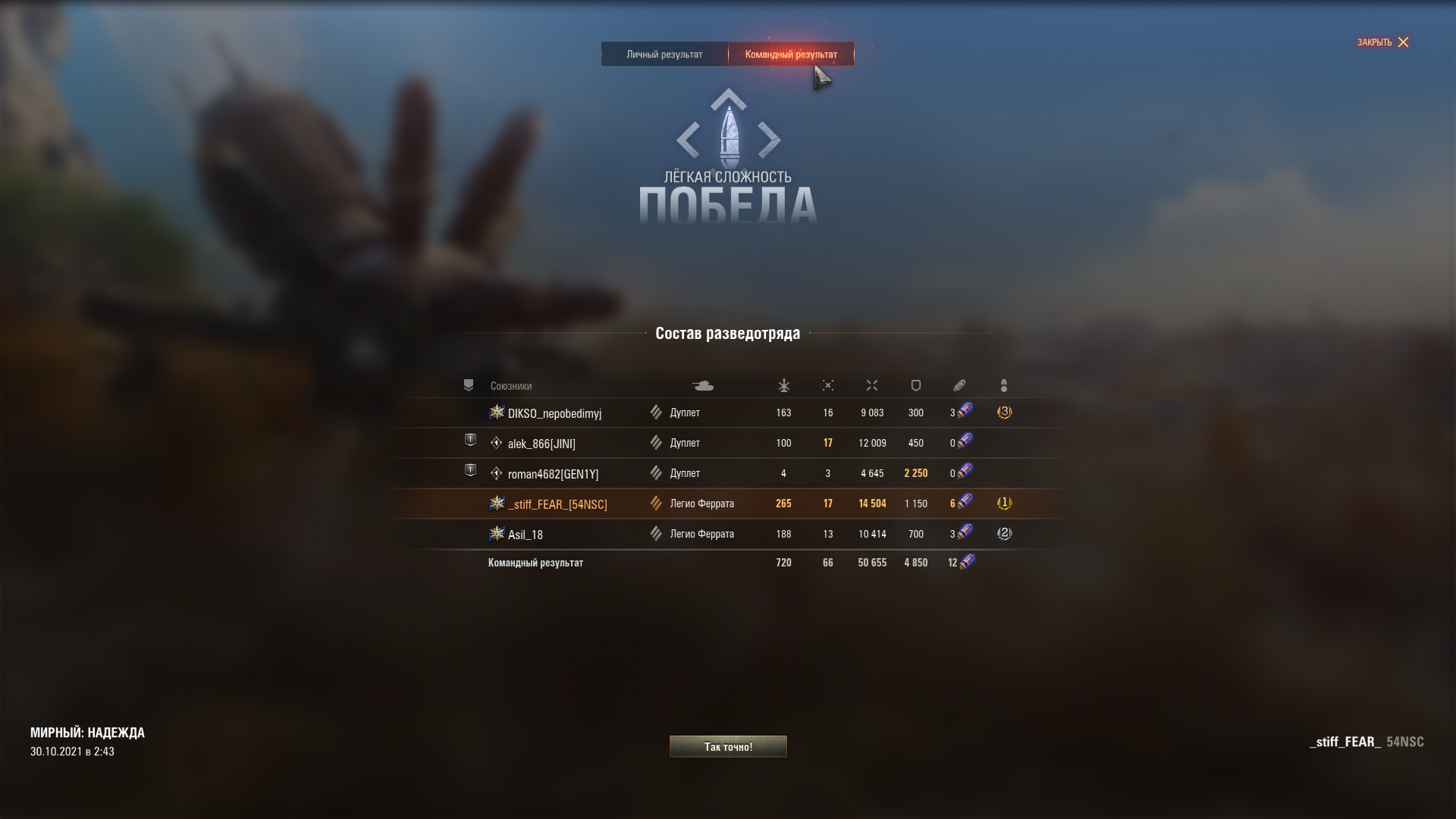Sort by the platoon badge column icon
This screenshot has height=819, width=1456.
[x=469, y=385]
